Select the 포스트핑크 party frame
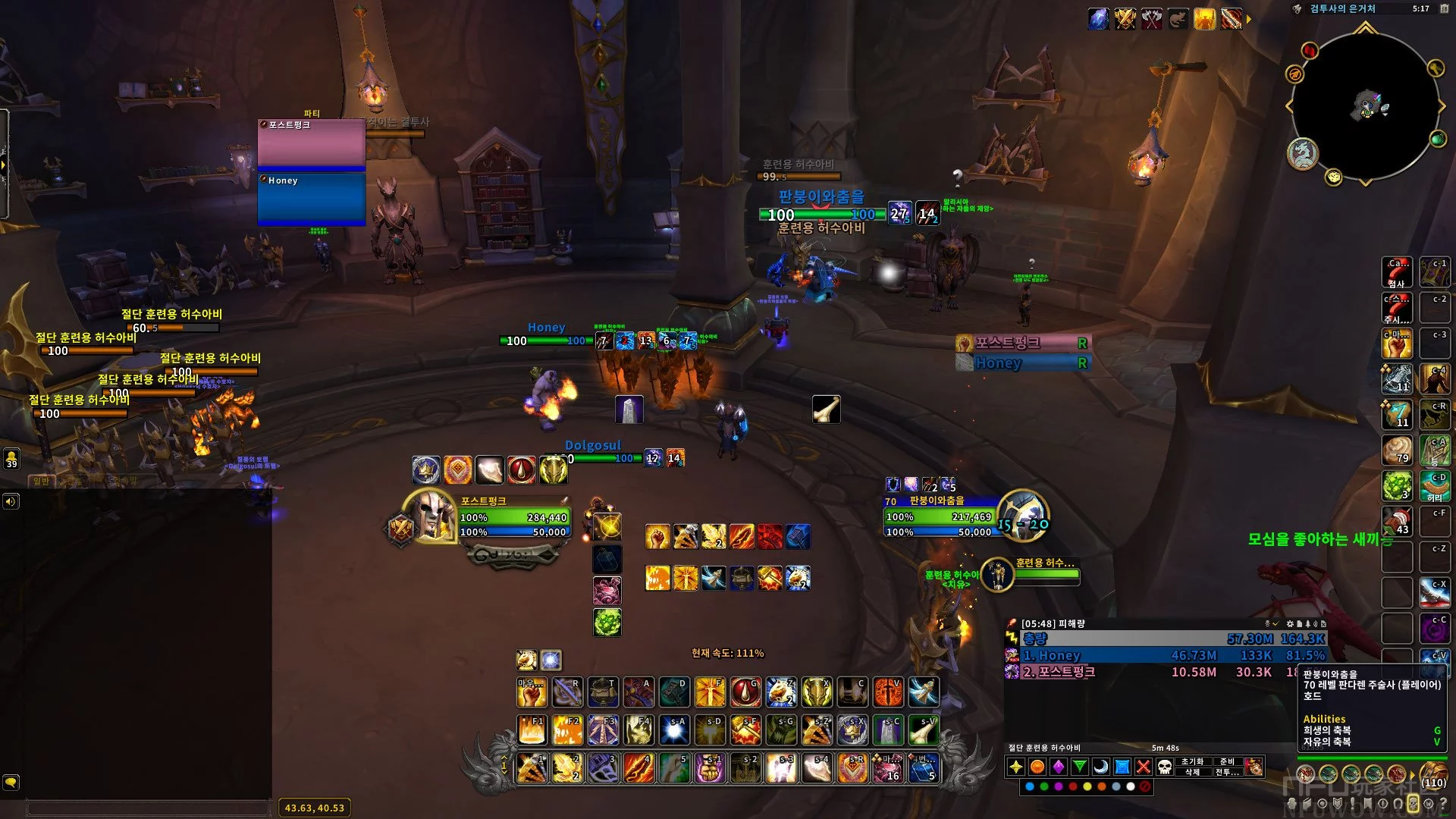 click(312, 143)
